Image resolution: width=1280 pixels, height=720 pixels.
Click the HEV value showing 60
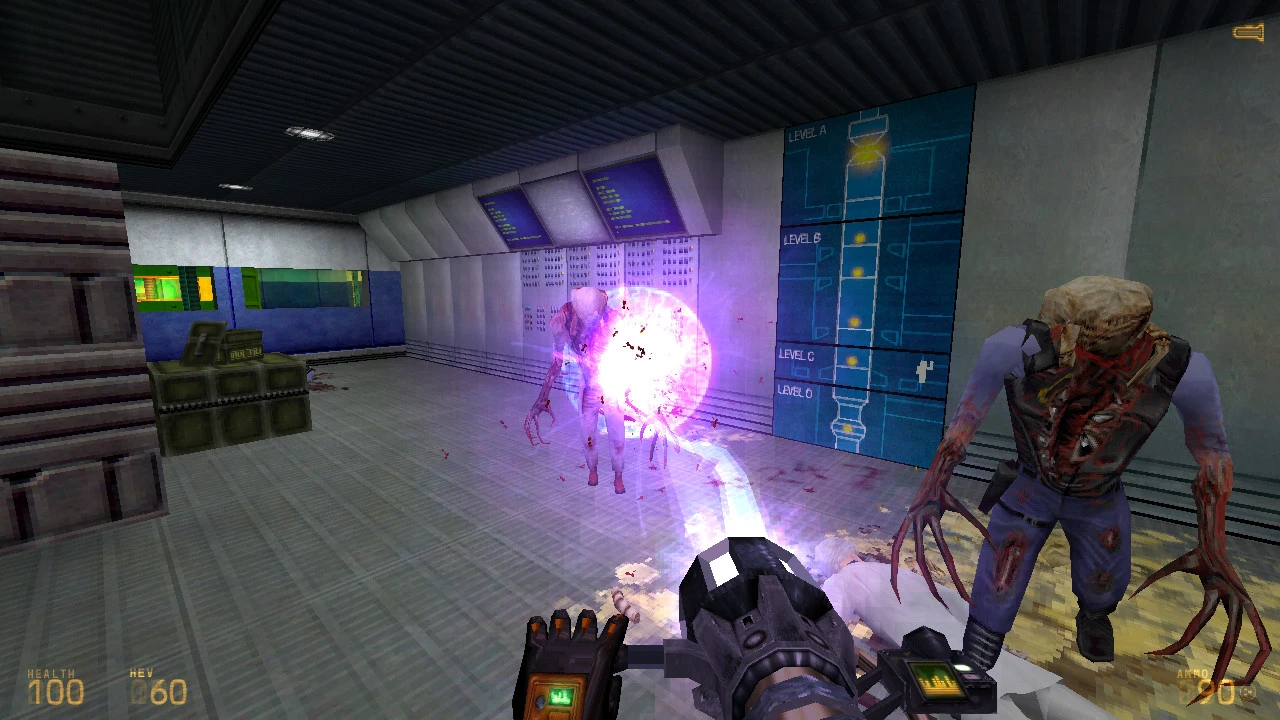click(168, 691)
